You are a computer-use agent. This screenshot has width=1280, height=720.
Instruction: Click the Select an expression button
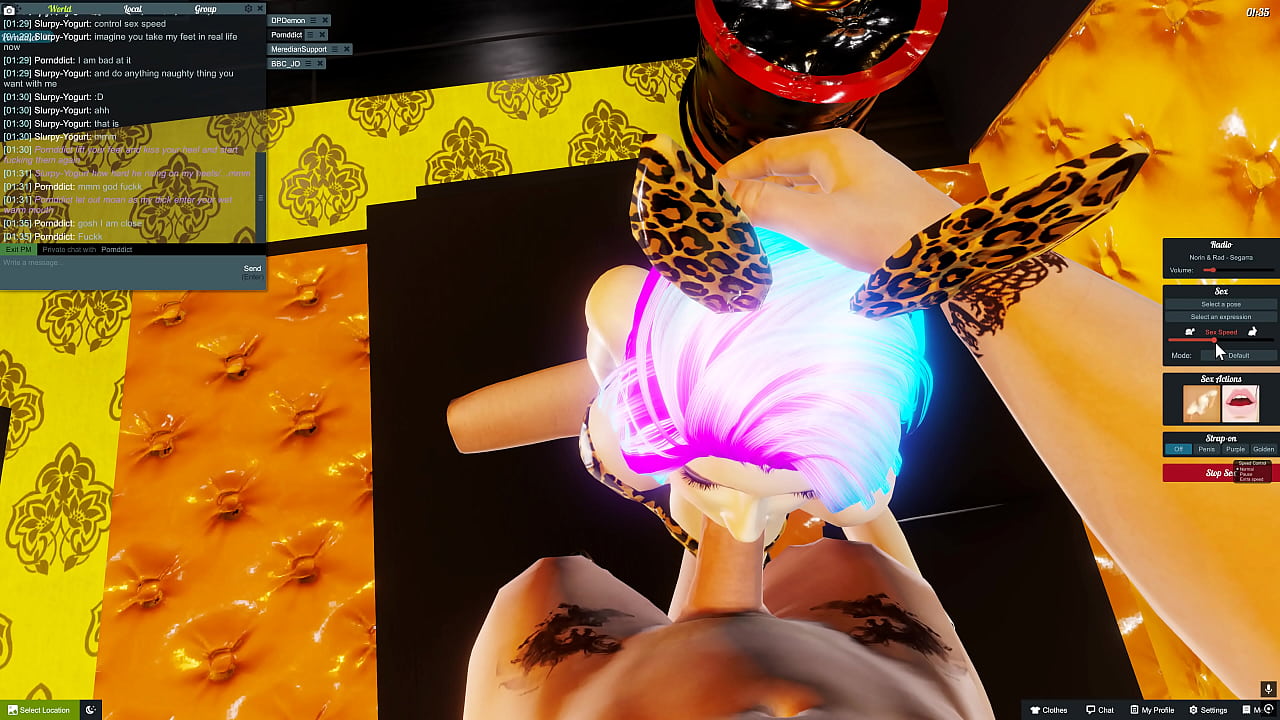[1220, 316]
